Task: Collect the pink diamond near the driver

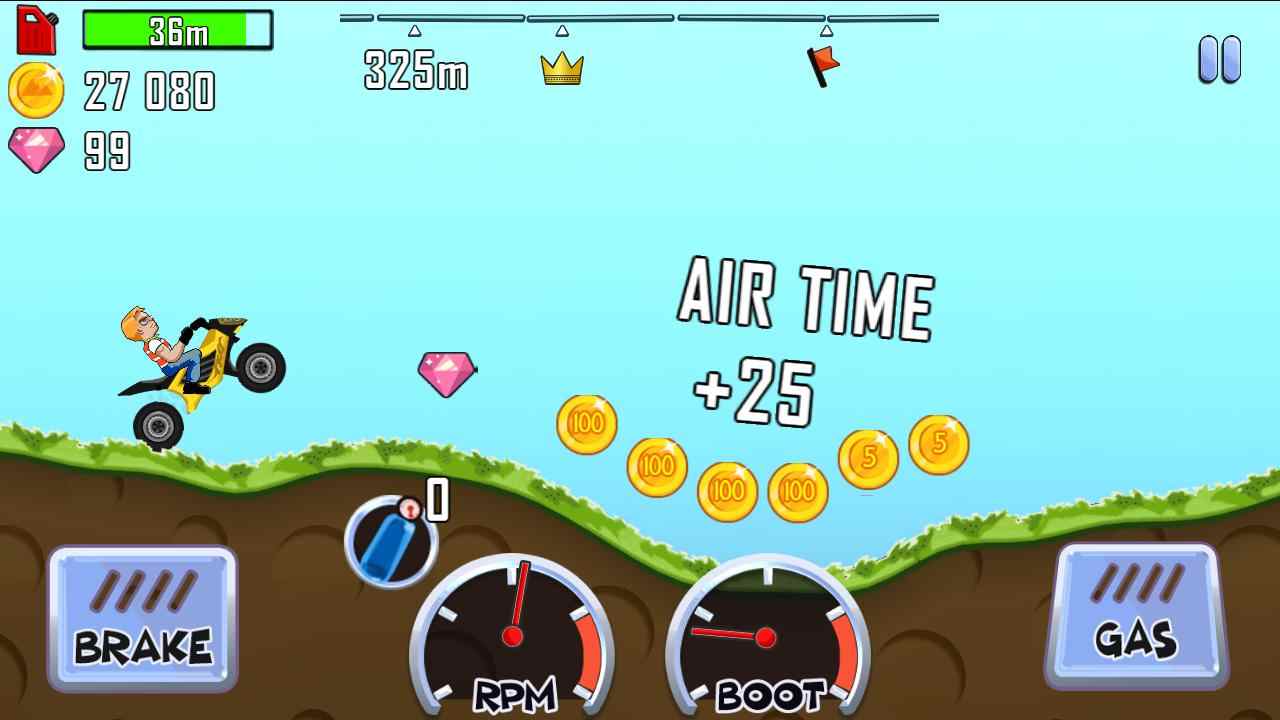Action: click(446, 374)
